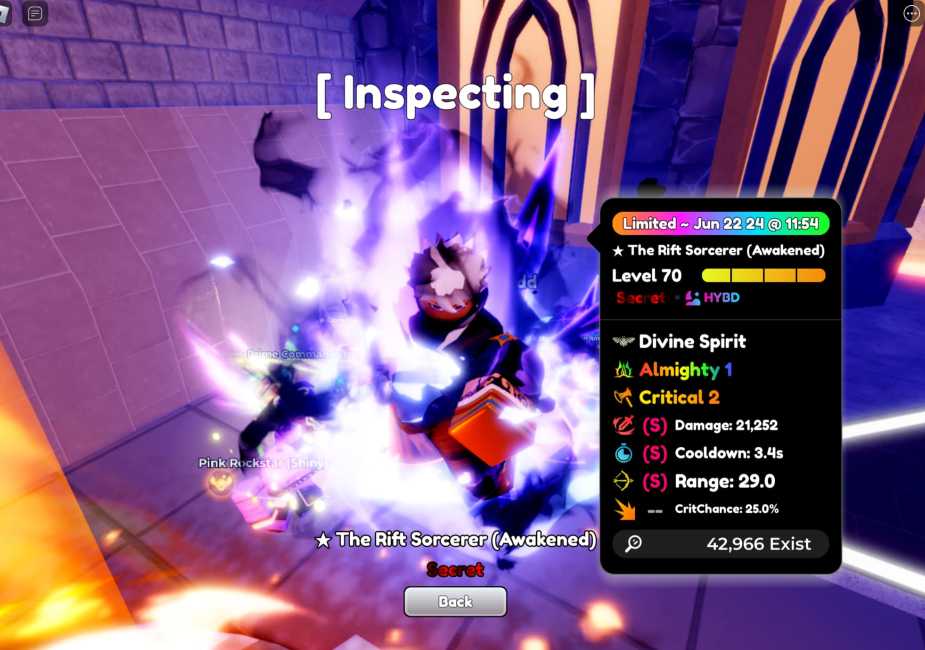Viewport: 925px width, 650px height.
Task: Open the three-dot options menu
Action: (x=911, y=13)
